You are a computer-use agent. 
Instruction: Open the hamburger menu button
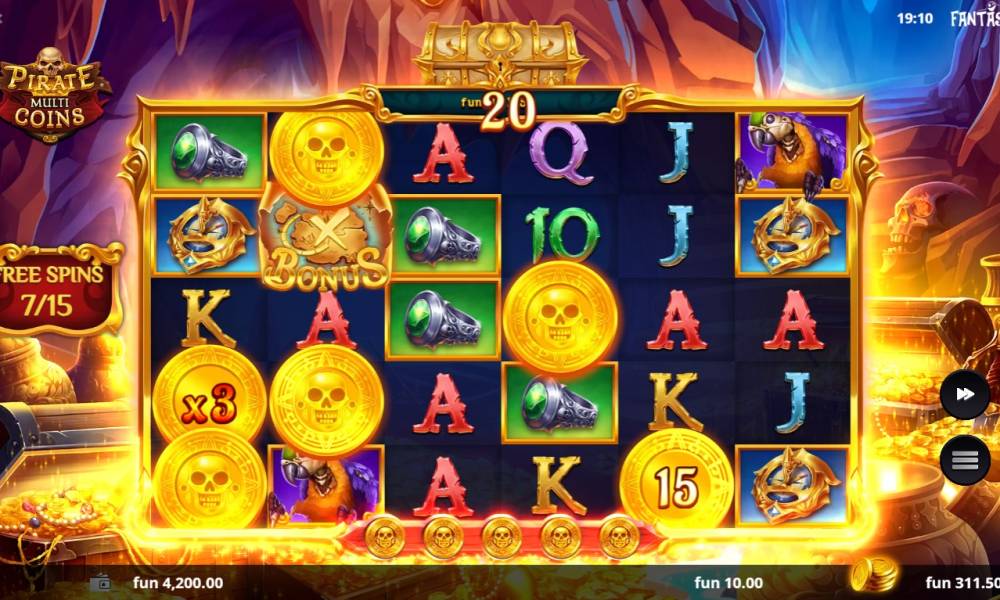(964, 460)
